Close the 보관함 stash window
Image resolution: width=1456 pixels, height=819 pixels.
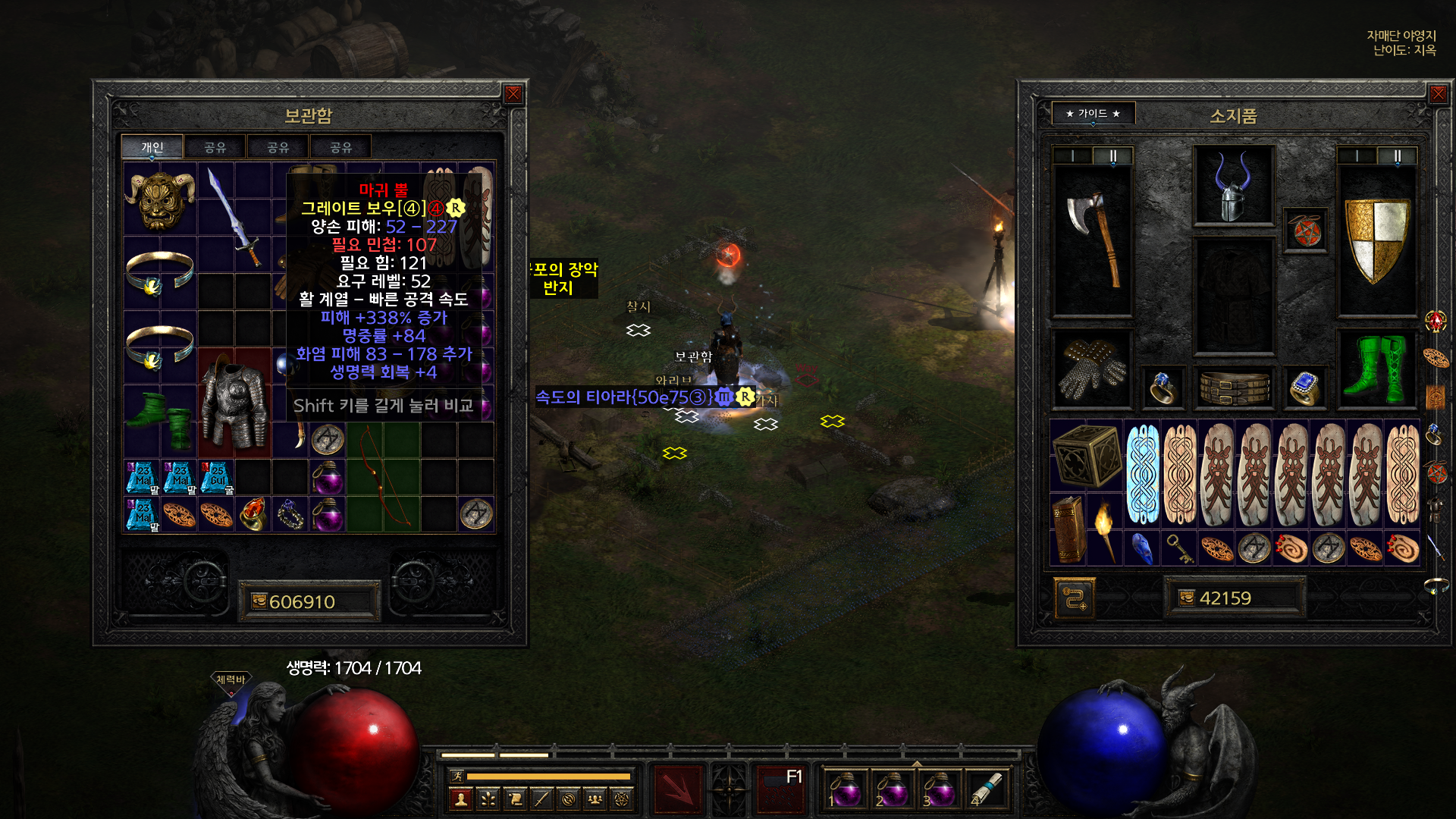(513, 94)
